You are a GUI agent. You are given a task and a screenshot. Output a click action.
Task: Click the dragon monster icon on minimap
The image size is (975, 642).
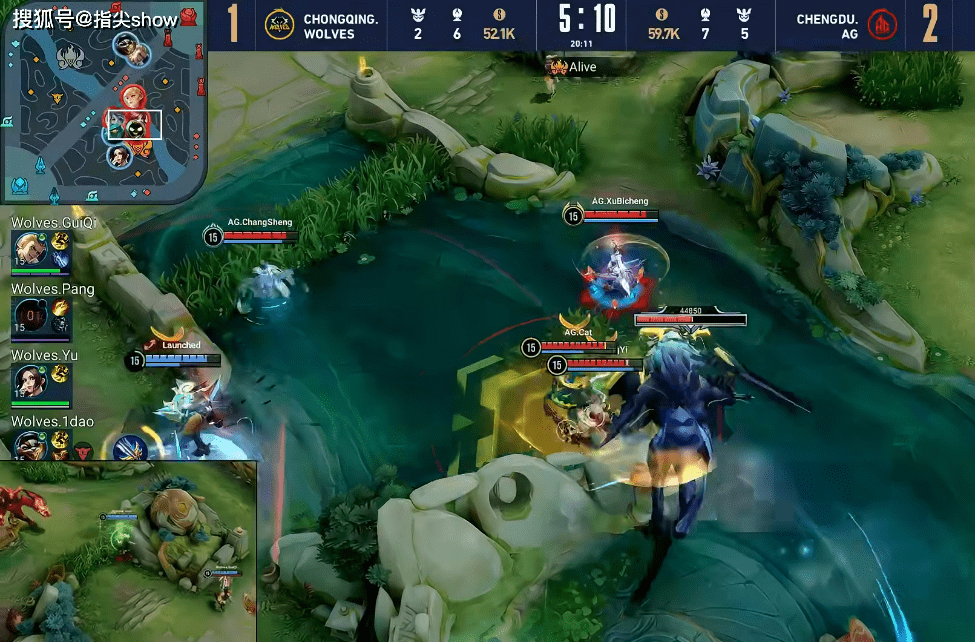(x=70, y=52)
